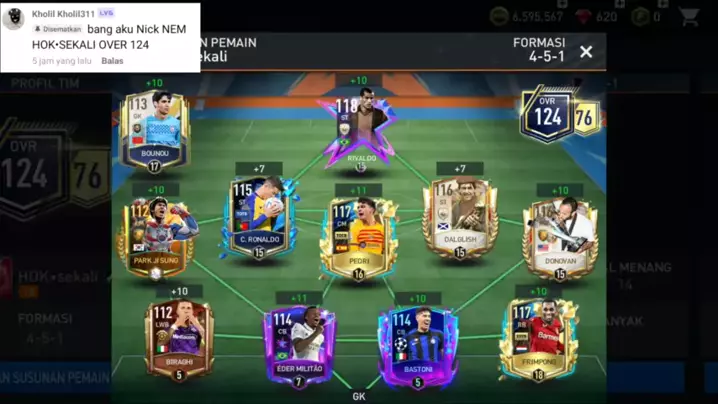This screenshot has height=404, width=718.
Task: Open the shopping cart store
Action: click(x=689, y=16)
